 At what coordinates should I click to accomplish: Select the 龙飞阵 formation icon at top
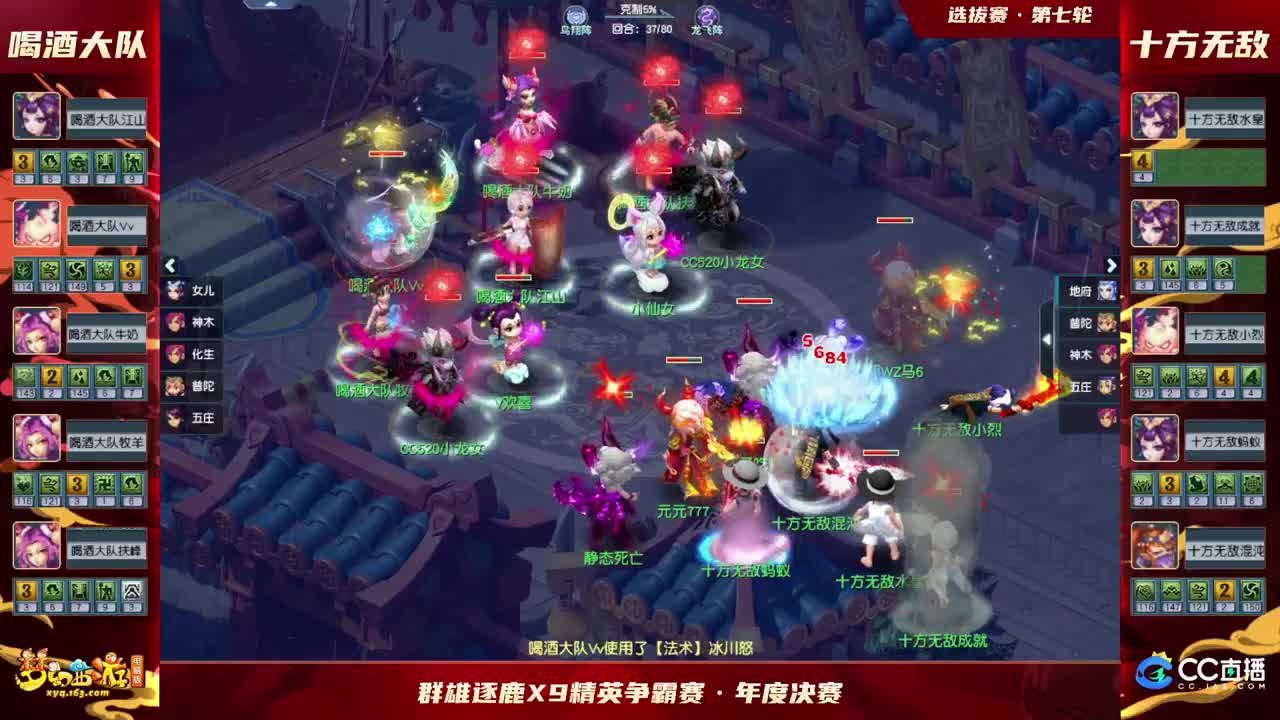point(707,17)
